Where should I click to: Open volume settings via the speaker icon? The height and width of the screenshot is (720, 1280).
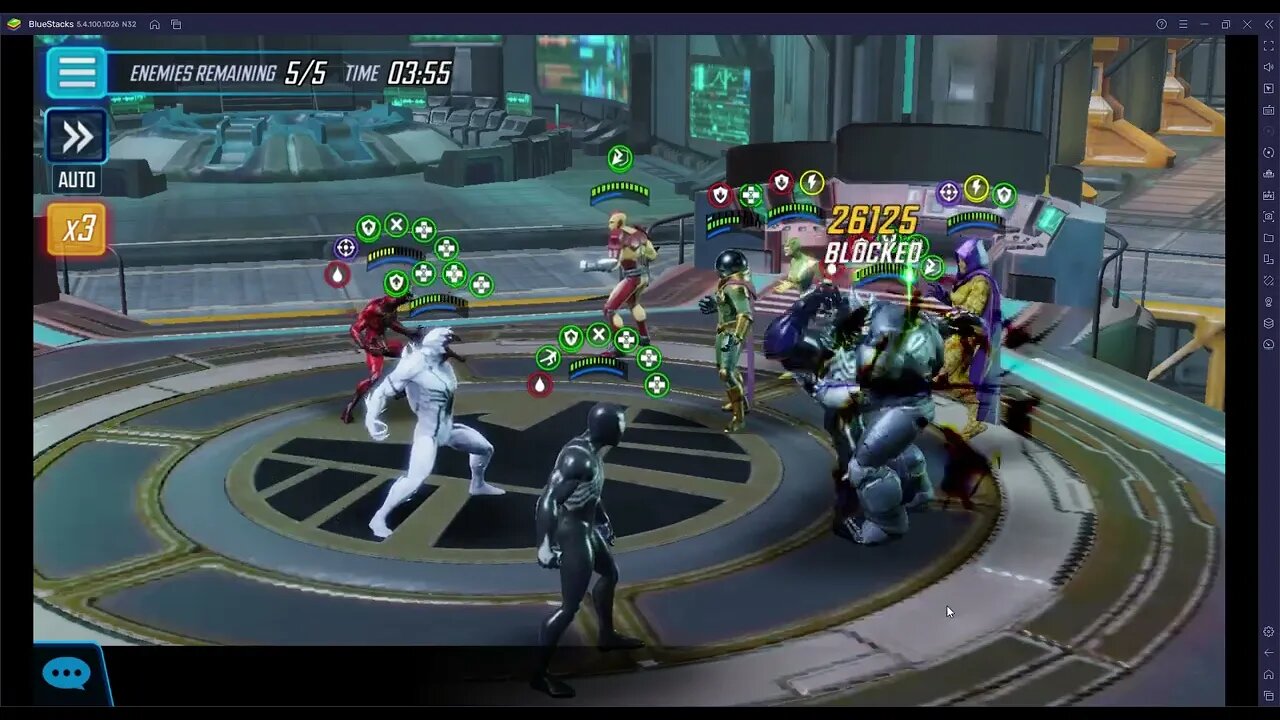click(x=1266, y=68)
